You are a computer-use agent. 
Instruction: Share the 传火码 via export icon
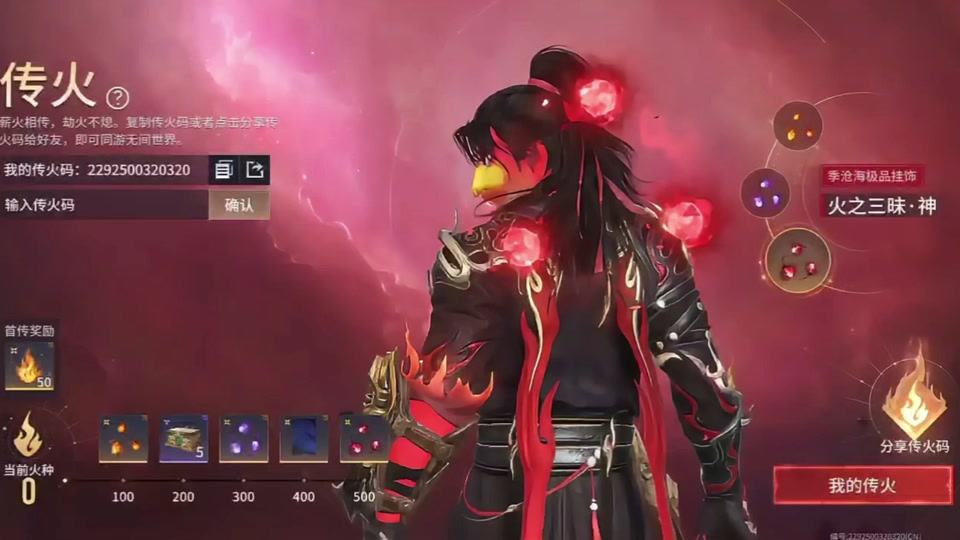tap(255, 170)
